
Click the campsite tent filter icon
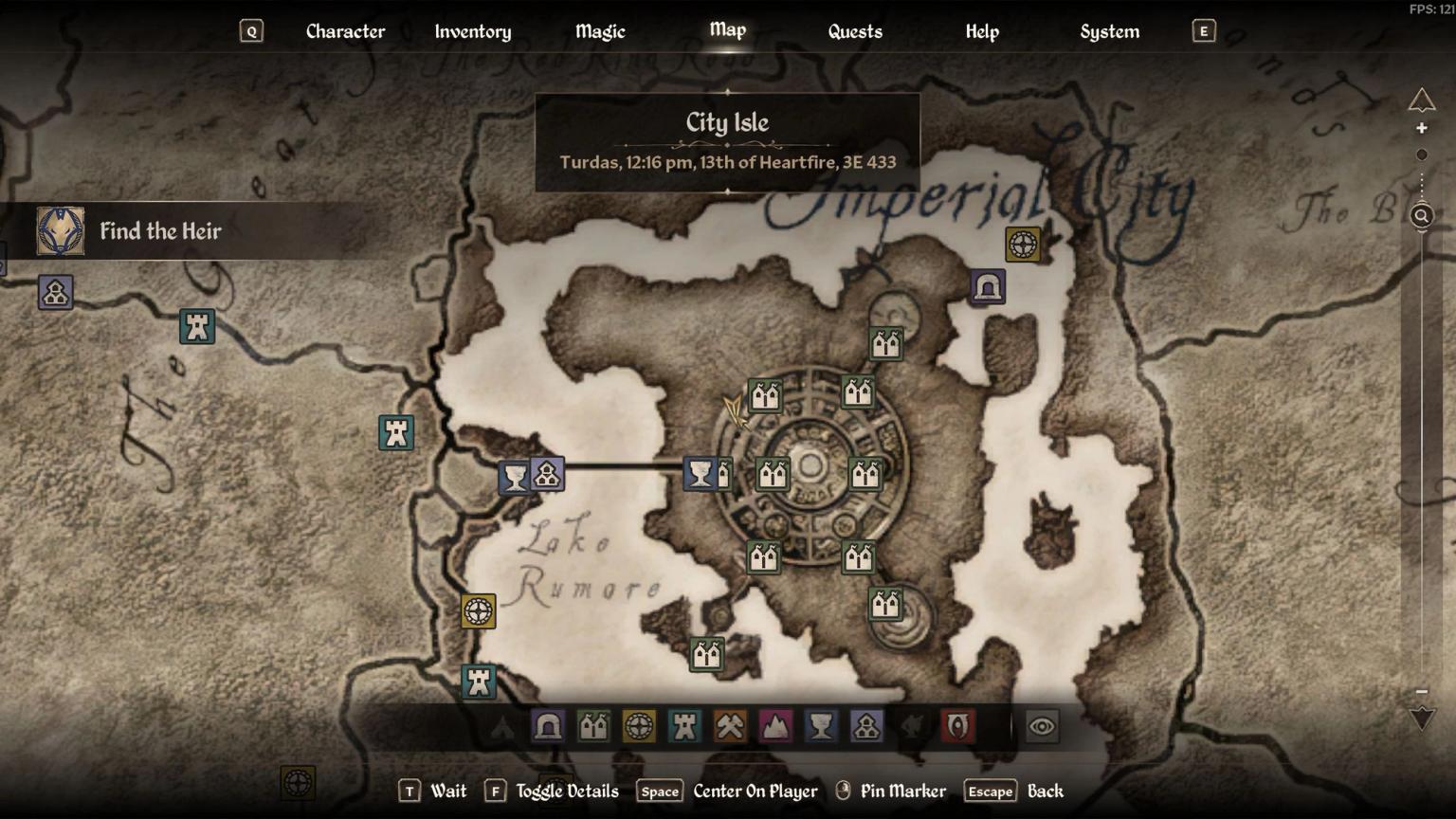click(502, 728)
